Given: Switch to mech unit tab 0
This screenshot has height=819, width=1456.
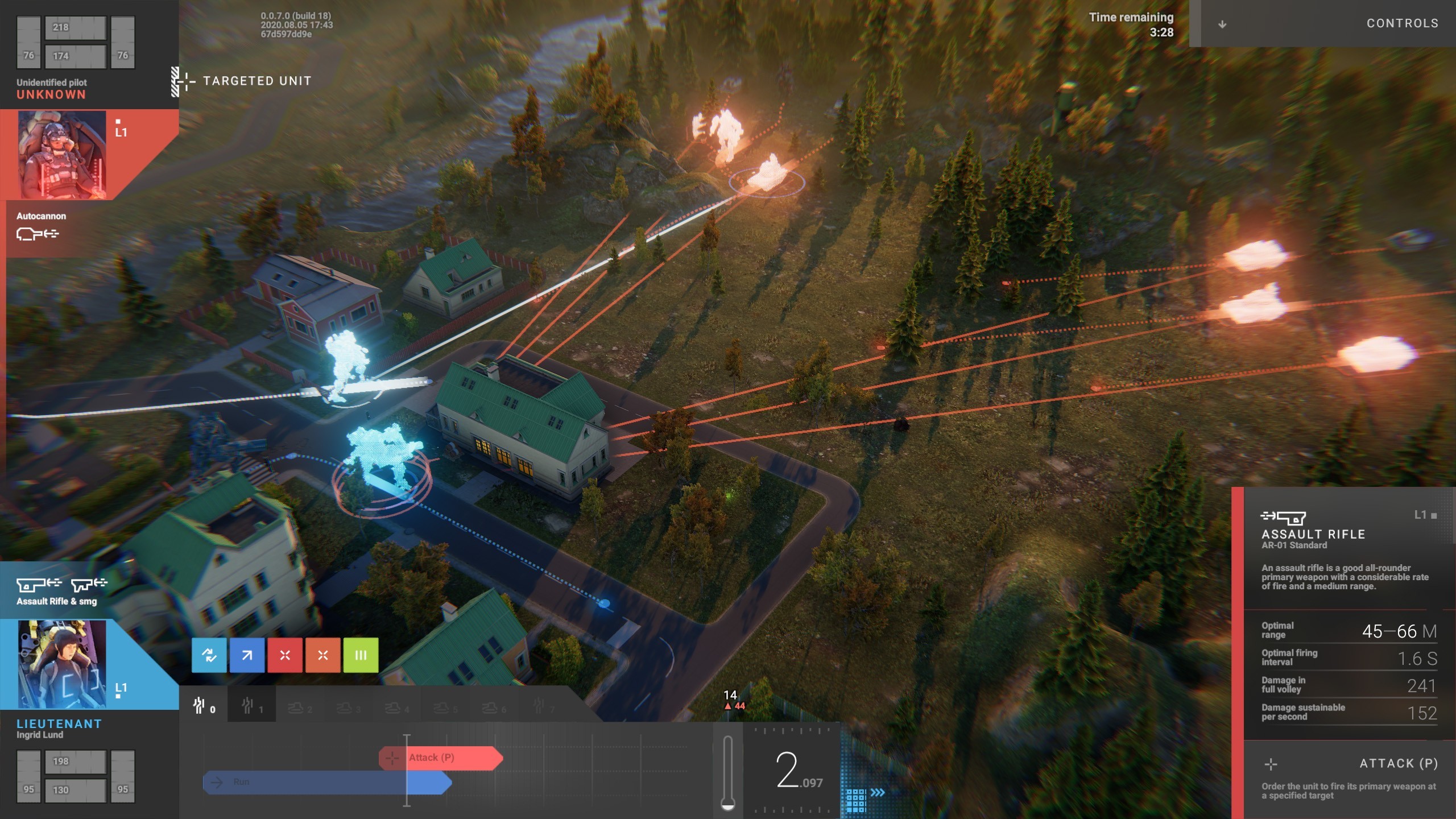Looking at the screenshot, I should 204,706.
